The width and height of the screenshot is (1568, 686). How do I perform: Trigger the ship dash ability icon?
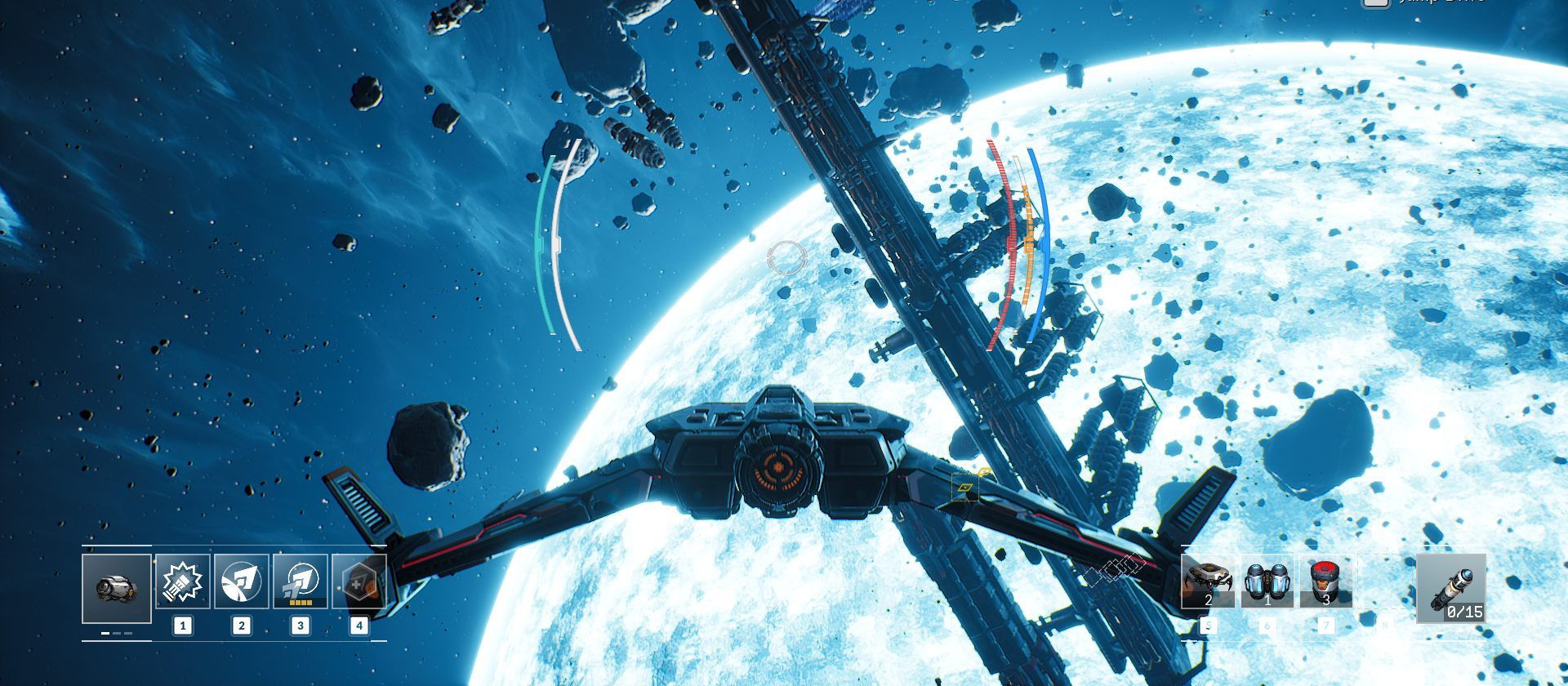(241, 581)
